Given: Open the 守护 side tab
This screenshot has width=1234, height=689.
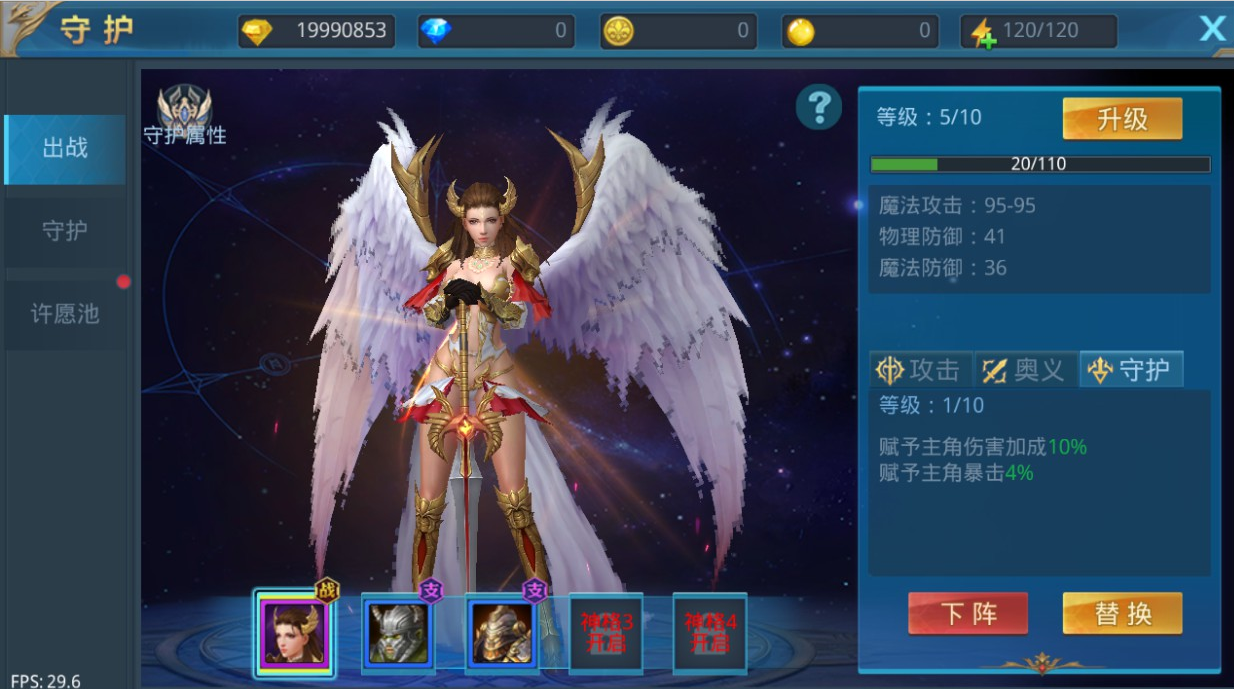Looking at the screenshot, I should 65,231.
